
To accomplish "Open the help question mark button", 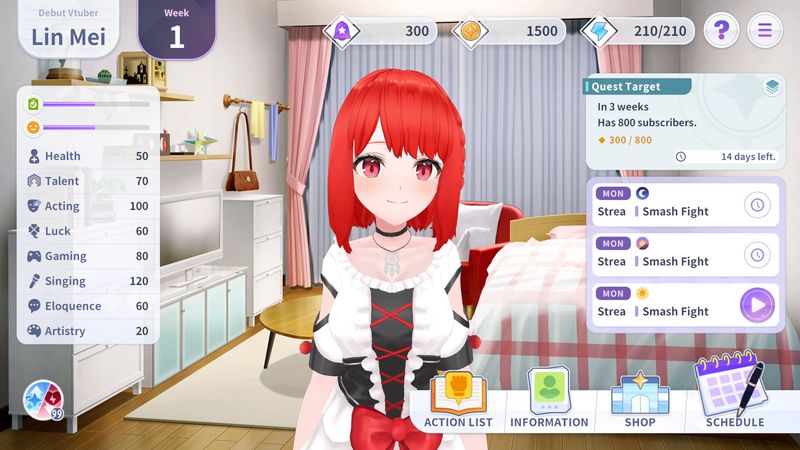I will [x=721, y=30].
